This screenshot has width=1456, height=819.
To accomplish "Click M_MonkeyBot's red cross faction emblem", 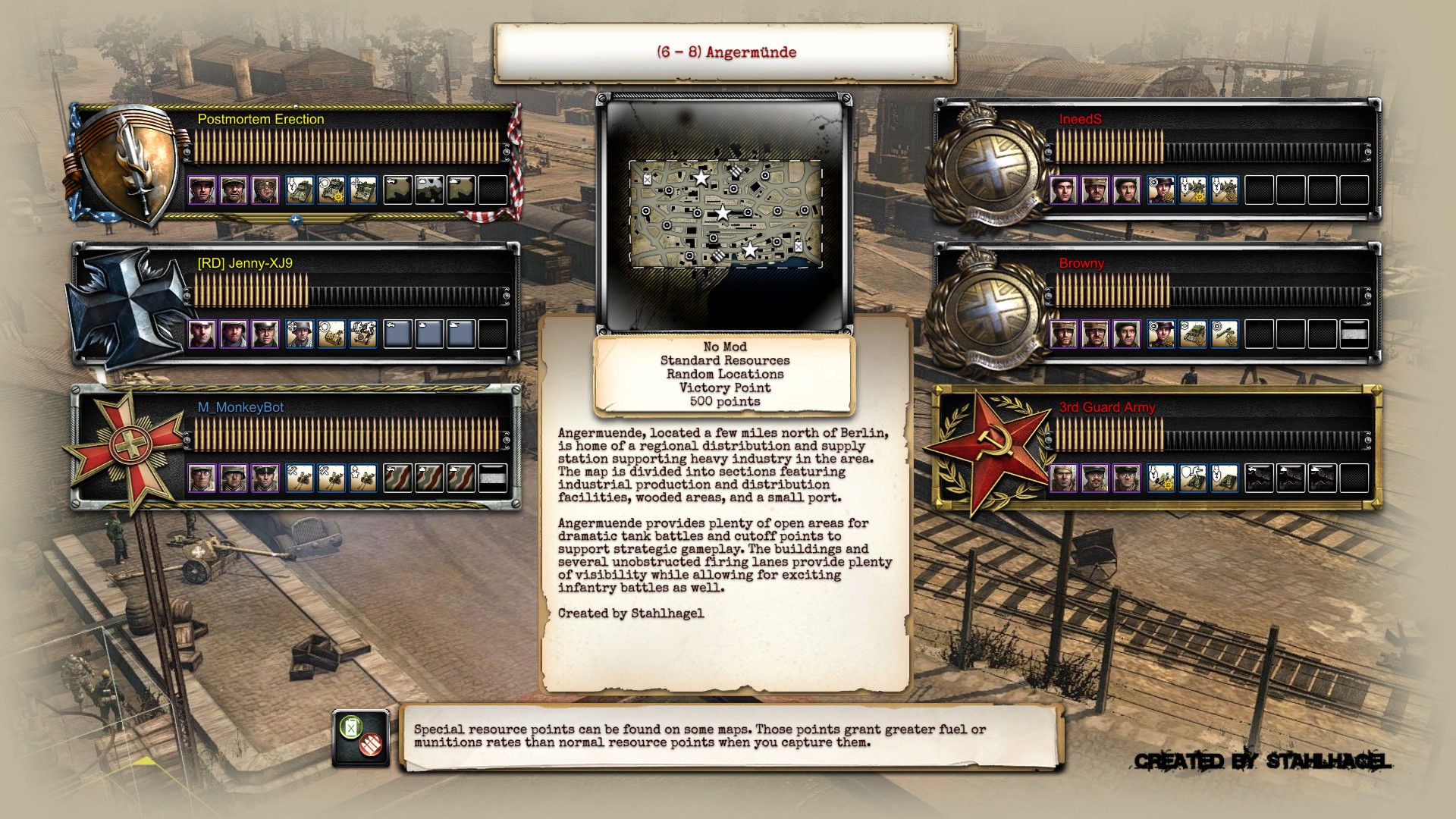I will pos(130,447).
